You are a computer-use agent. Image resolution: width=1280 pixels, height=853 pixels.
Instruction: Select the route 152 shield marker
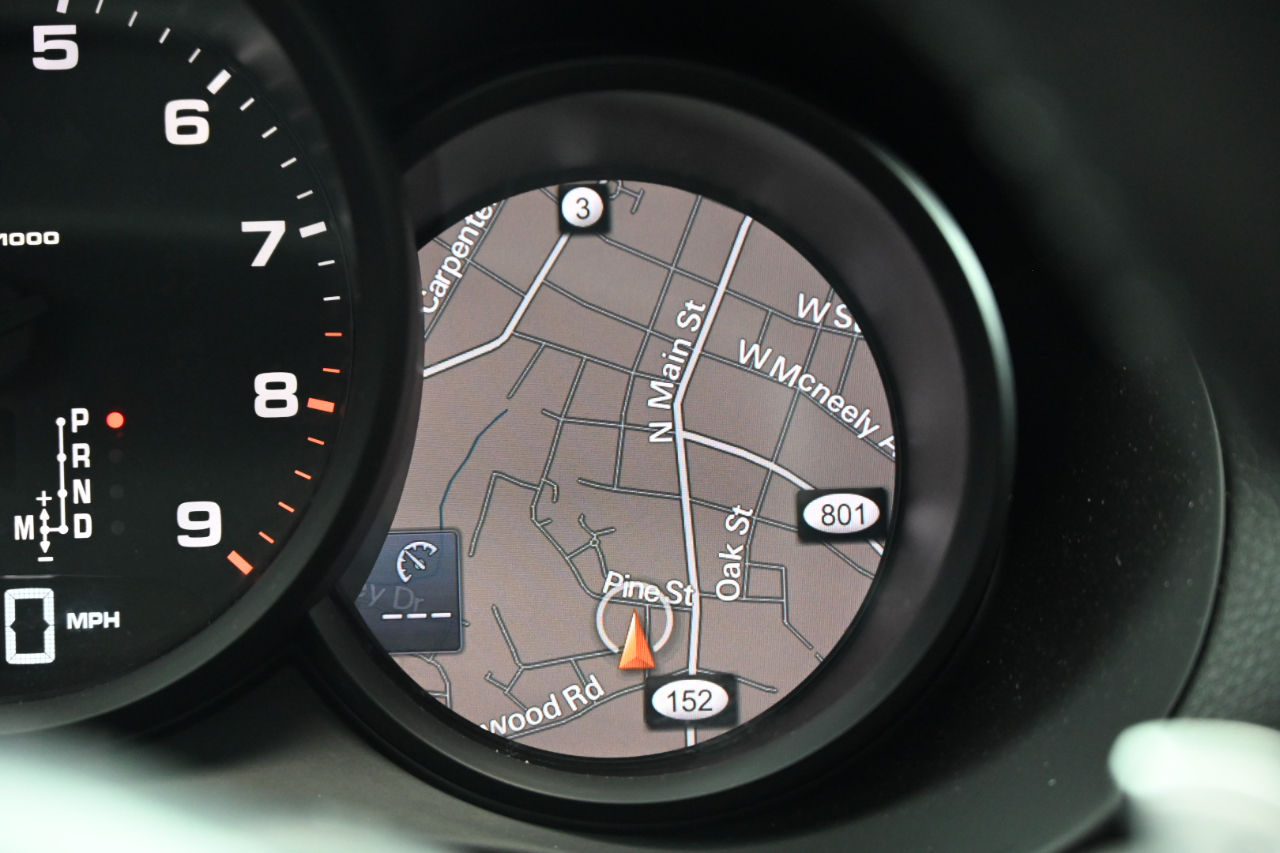click(691, 700)
